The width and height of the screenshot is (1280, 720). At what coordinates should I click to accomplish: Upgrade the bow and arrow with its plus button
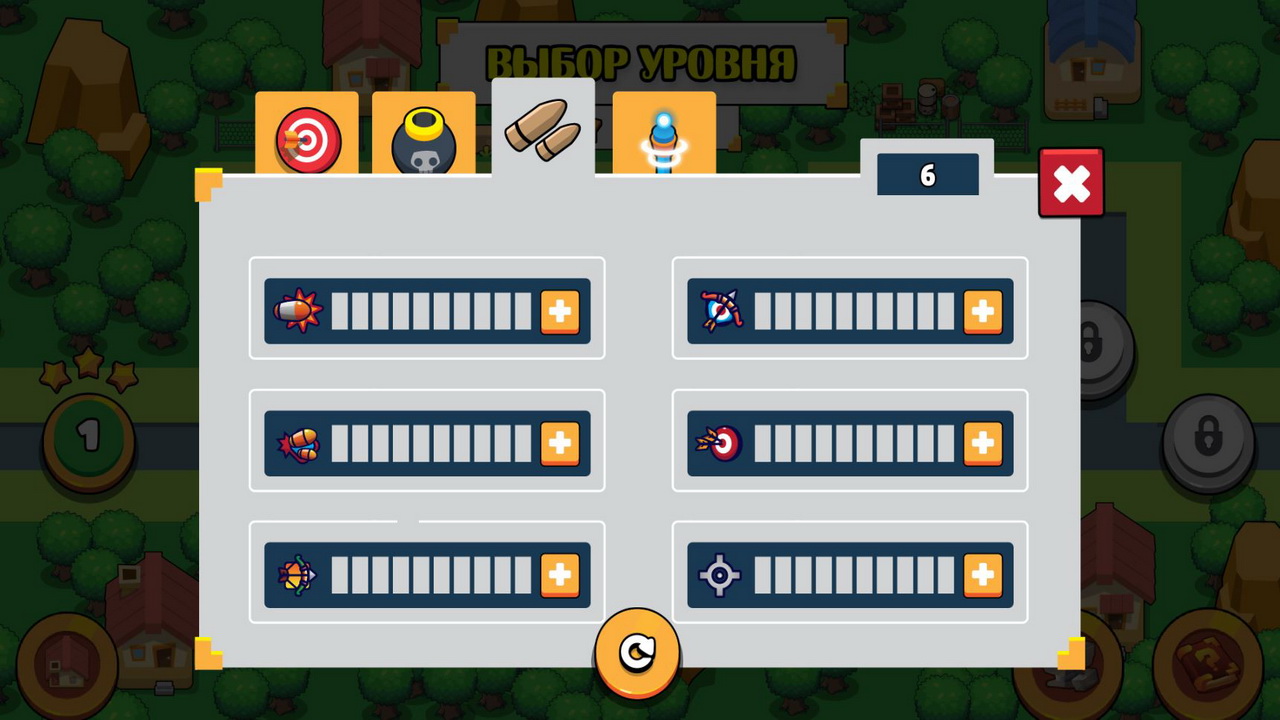983,311
